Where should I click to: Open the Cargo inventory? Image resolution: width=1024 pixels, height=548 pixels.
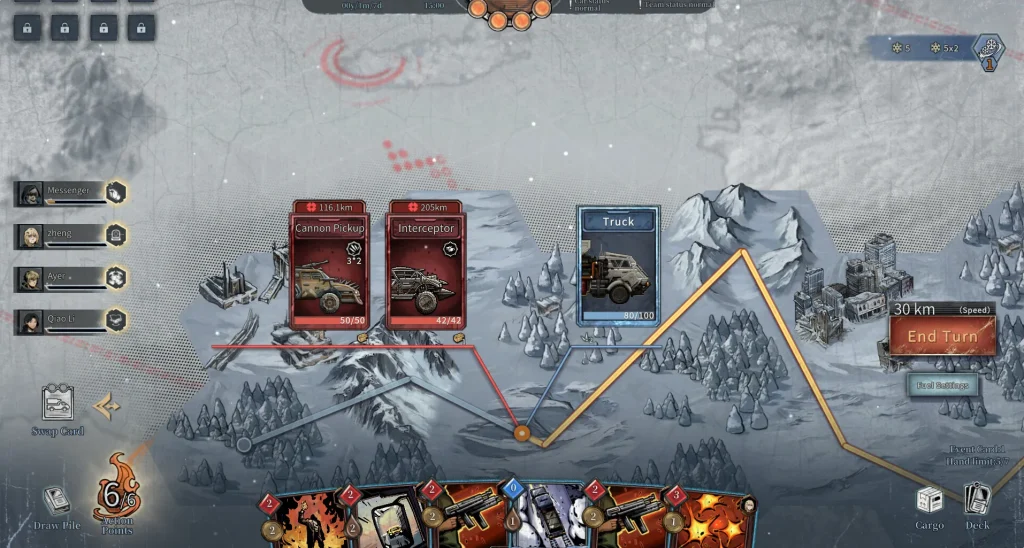pos(929,503)
